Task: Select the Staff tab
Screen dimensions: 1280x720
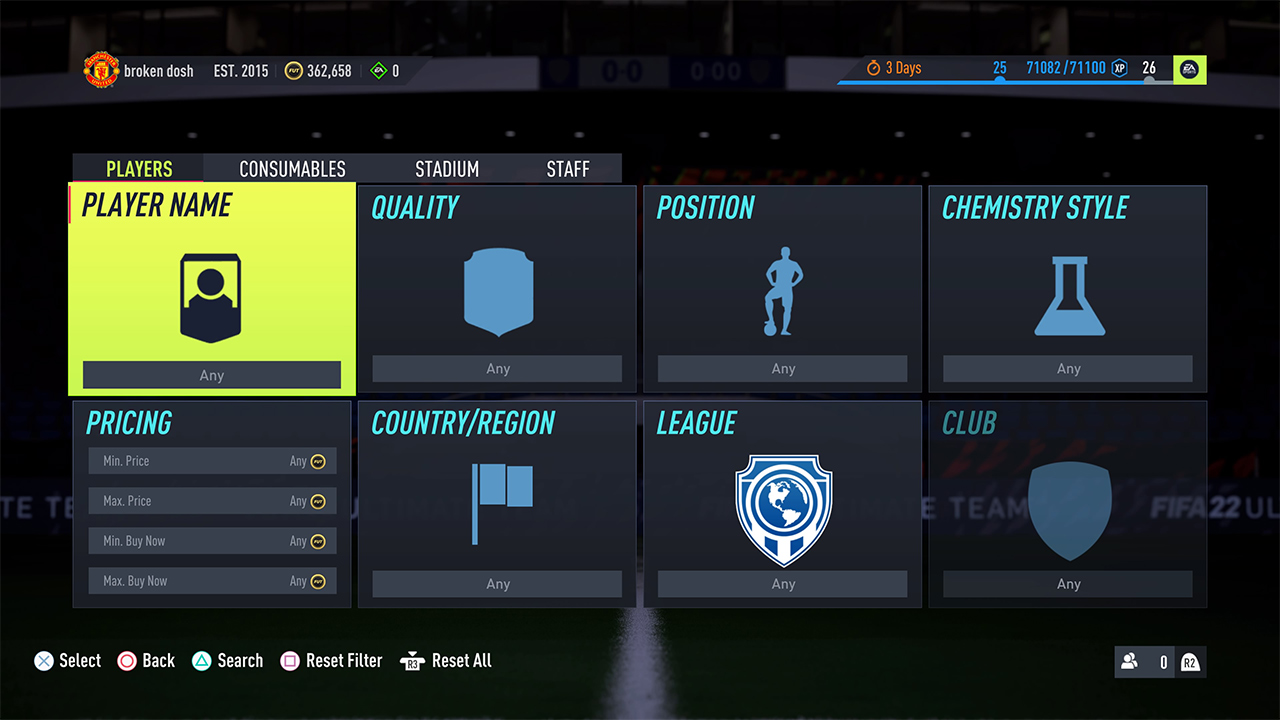Action: pyautogui.click(x=568, y=169)
